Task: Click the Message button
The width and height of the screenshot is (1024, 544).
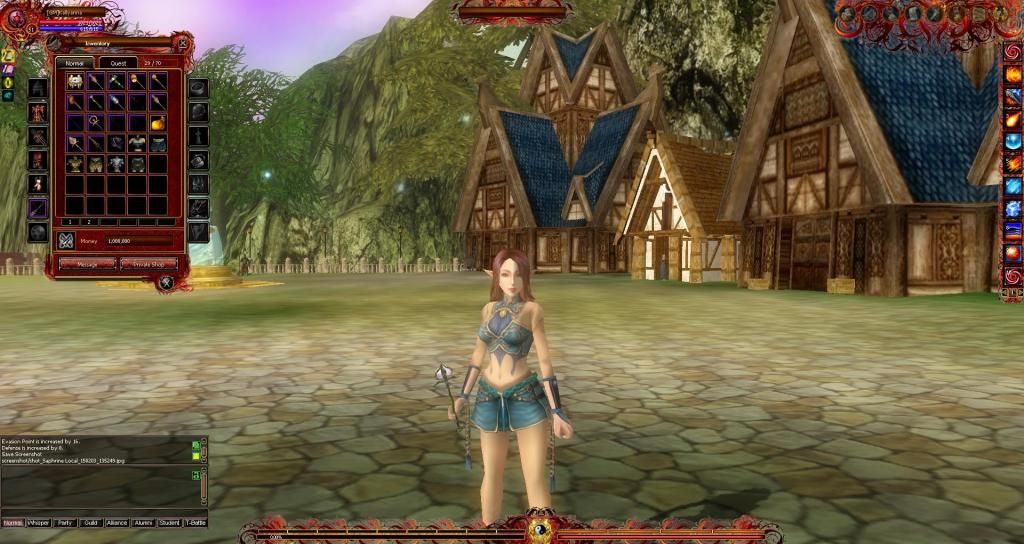Action: (87, 264)
